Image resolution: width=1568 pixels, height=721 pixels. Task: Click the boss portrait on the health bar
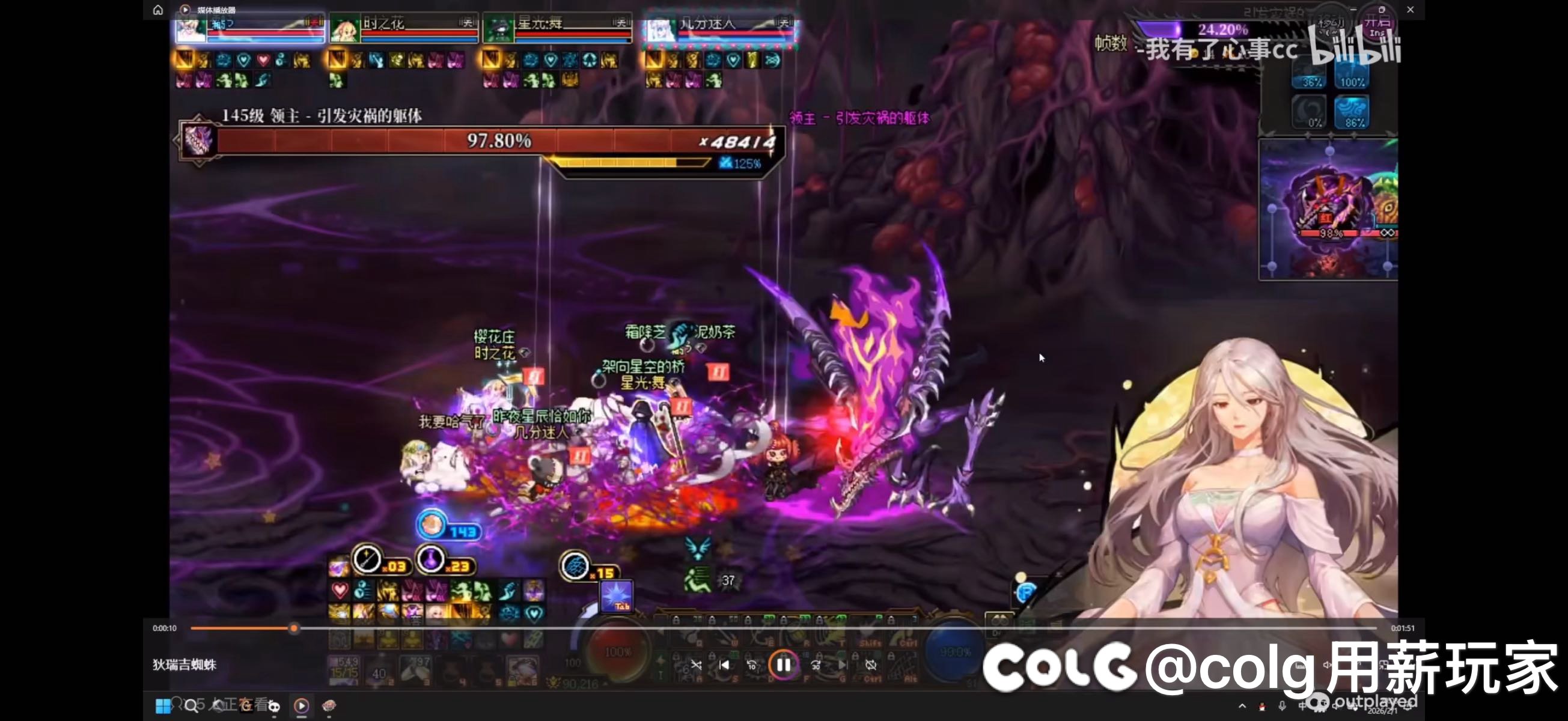click(x=198, y=141)
